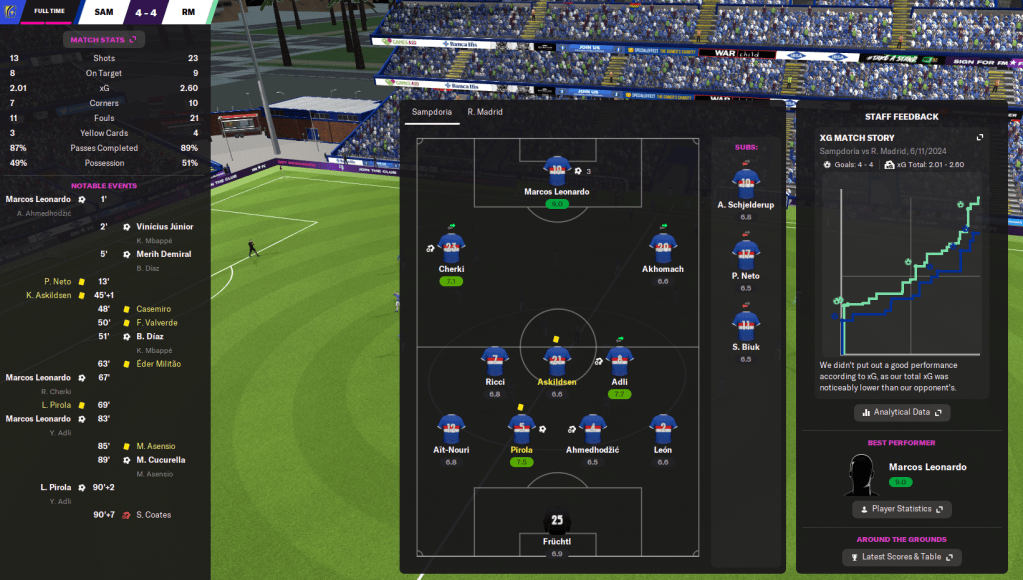Select right-back León

[x=663, y=430]
